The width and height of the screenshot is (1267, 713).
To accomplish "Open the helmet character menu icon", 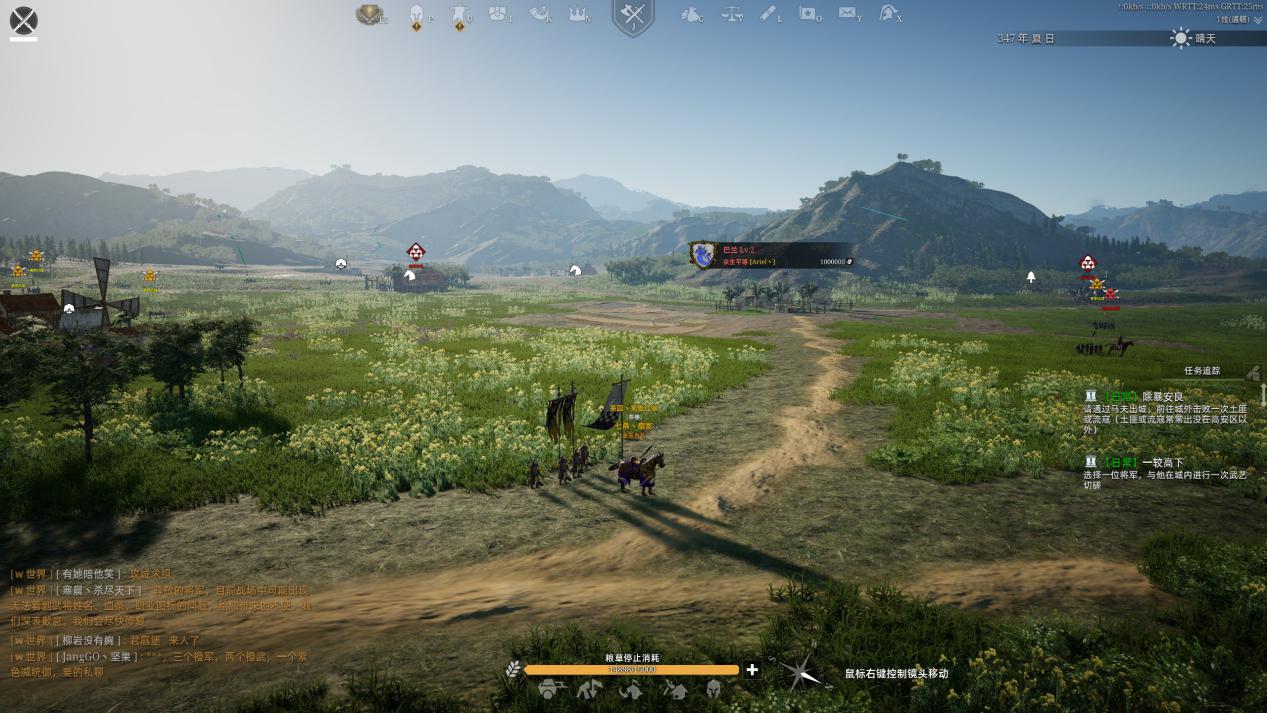I will 416,15.
